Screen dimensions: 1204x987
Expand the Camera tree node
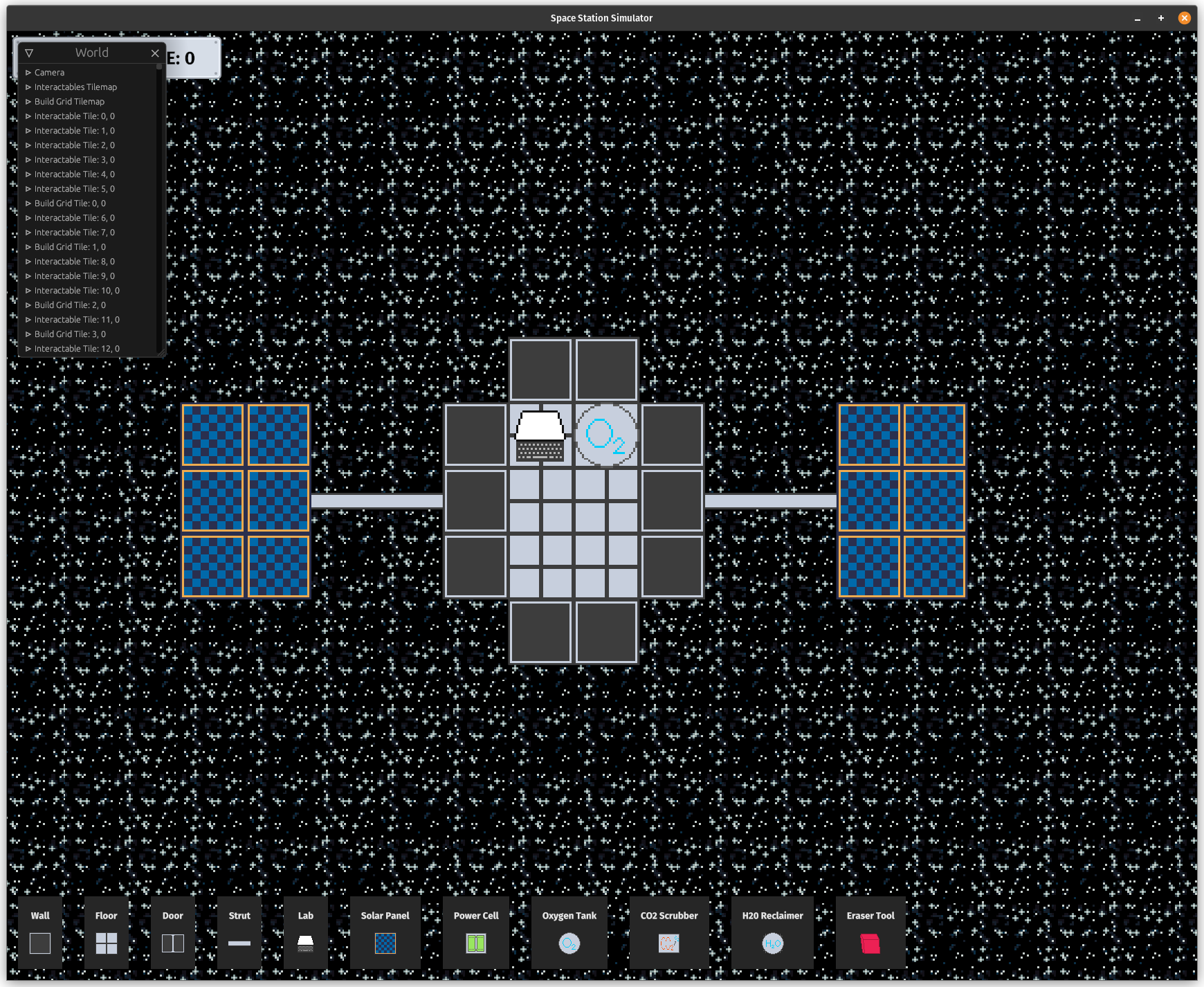pos(28,72)
